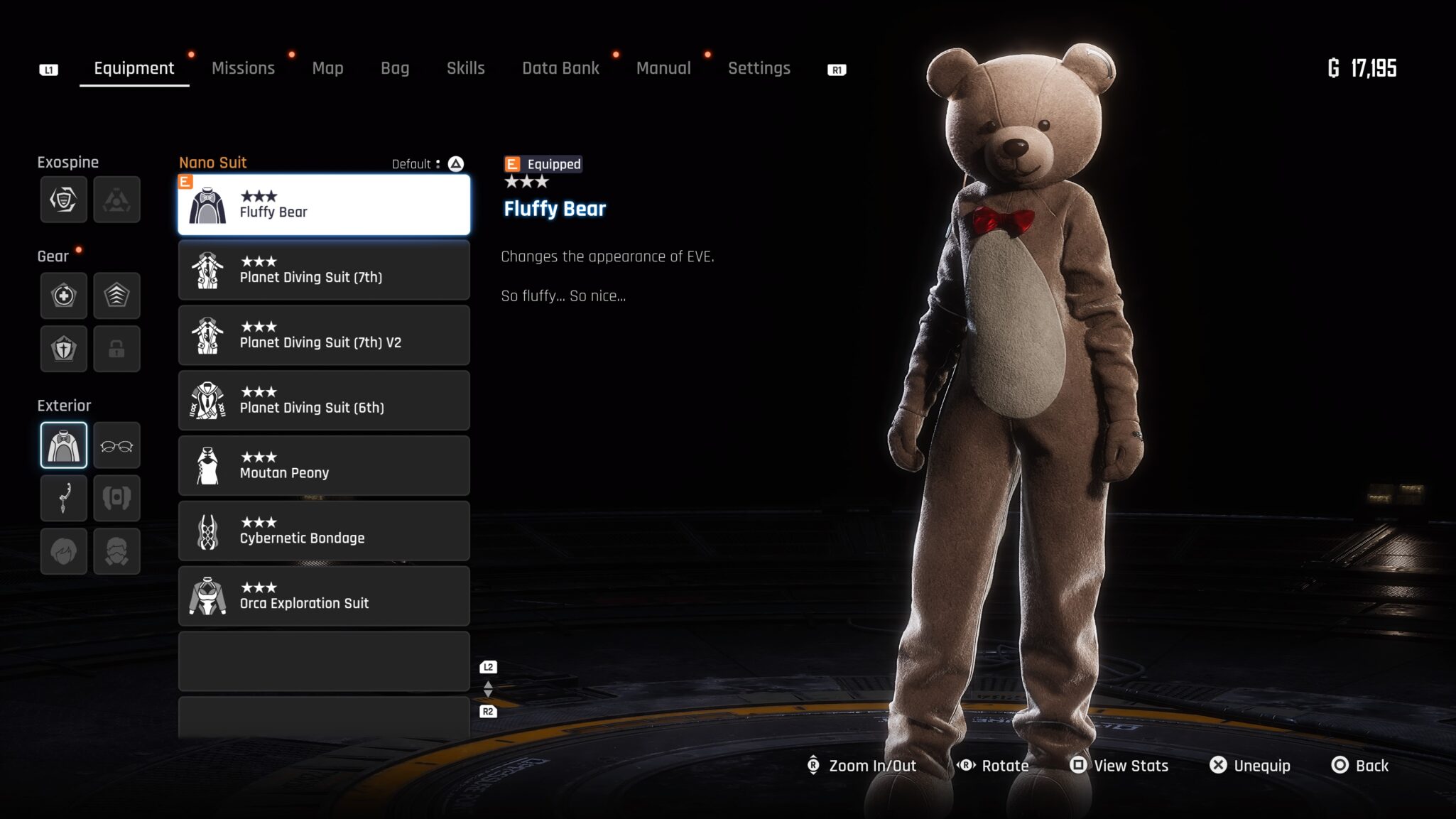Select the nano suit exterior slot
The height and width of the screenshot is (819, 1456).
64,446
